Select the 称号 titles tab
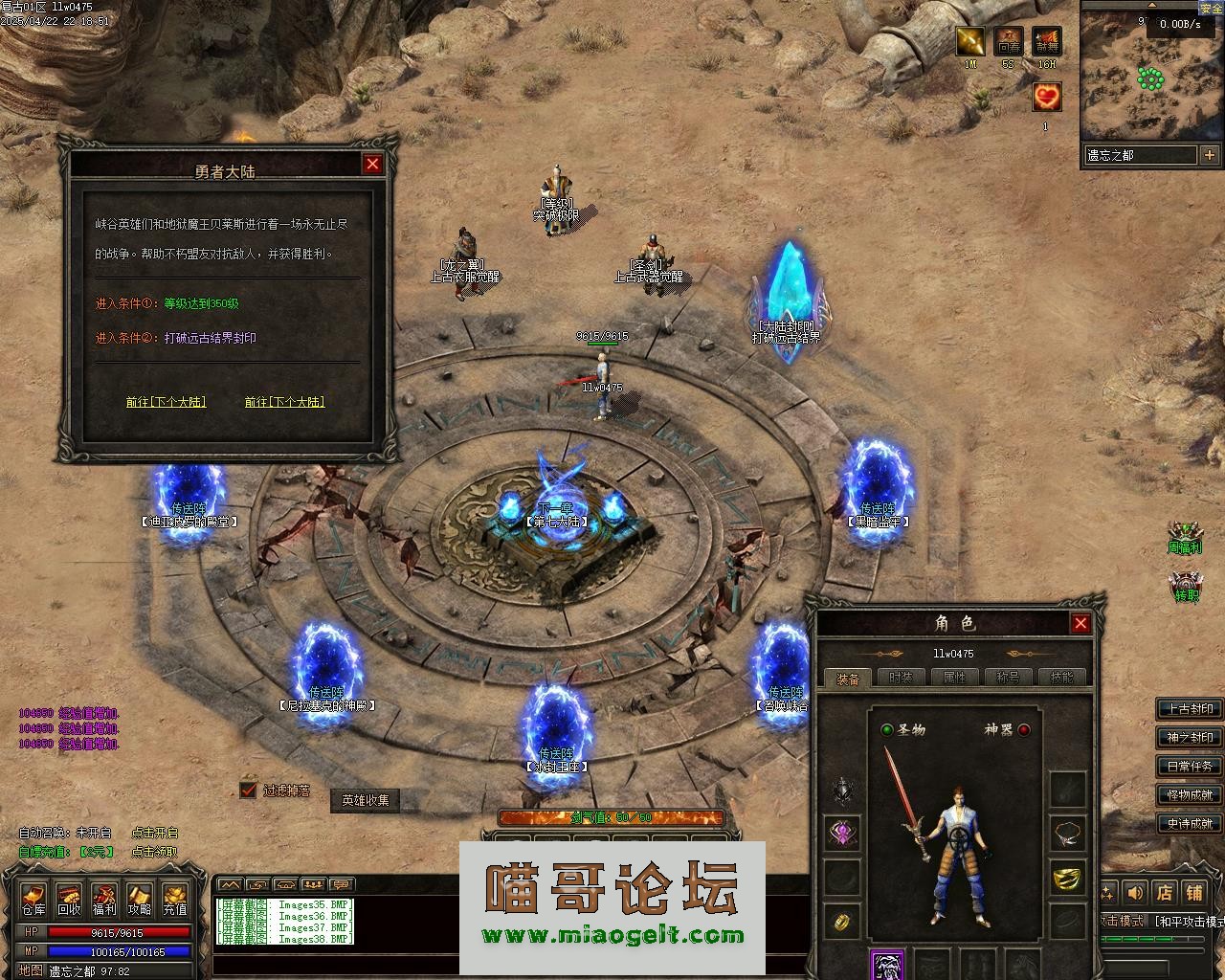1225x980 pixels. pyautogui.click(x=1008, y=678)
